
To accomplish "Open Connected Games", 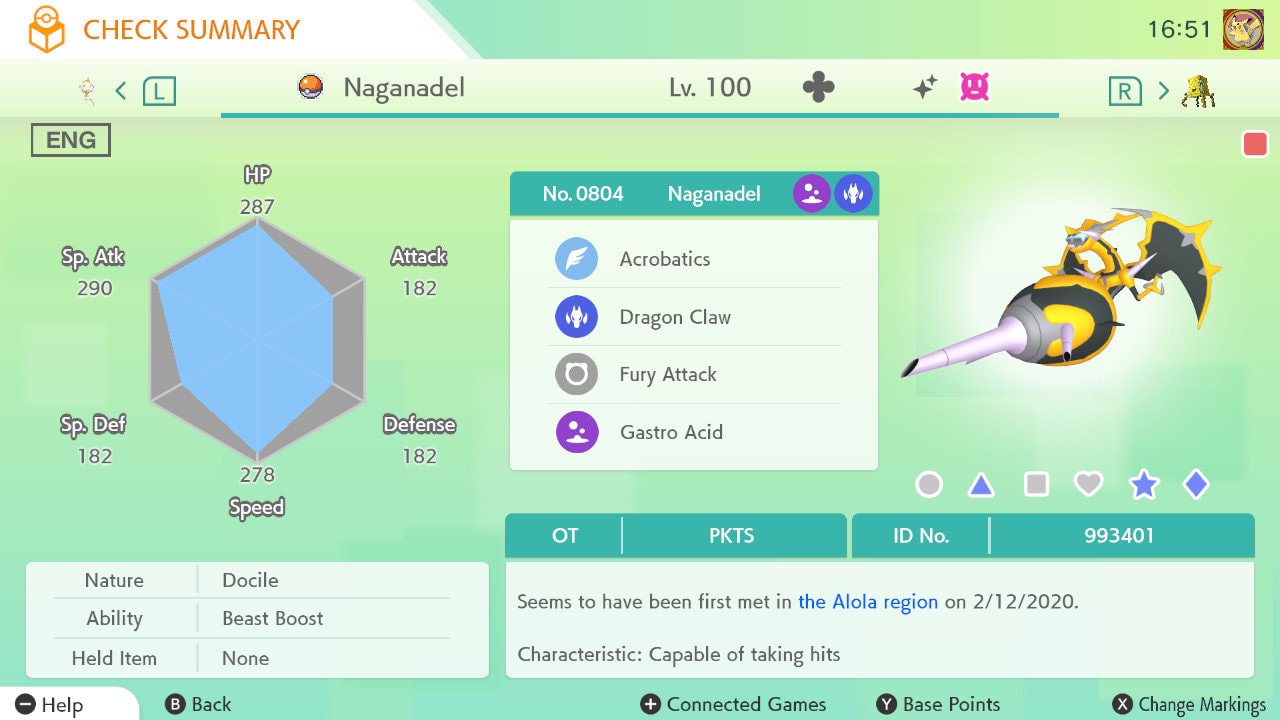I will [x=733, y=705].
